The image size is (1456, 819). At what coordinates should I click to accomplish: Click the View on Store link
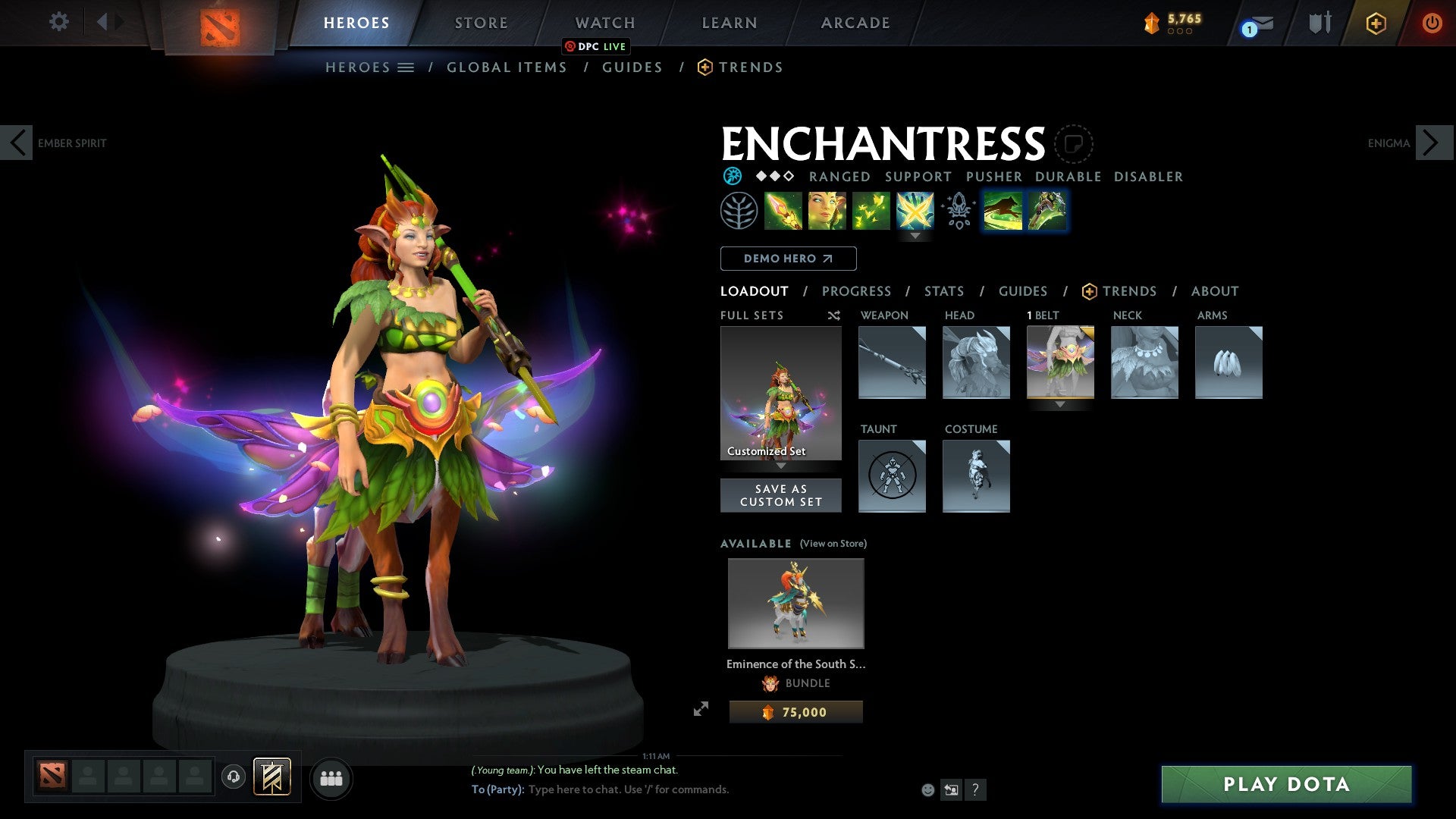coord(833,543)
